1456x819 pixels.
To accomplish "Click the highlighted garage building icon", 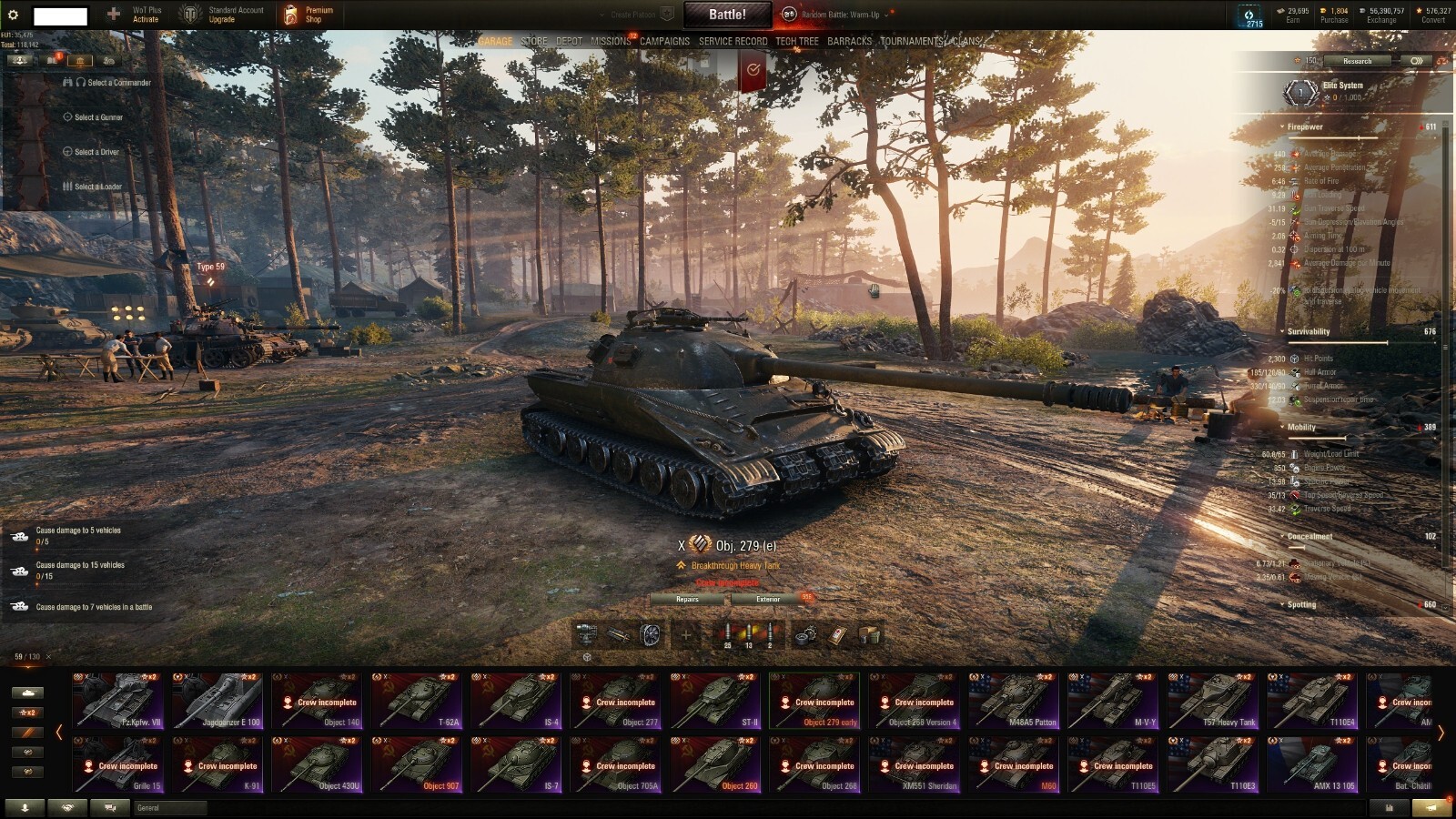I will point(81,62).
